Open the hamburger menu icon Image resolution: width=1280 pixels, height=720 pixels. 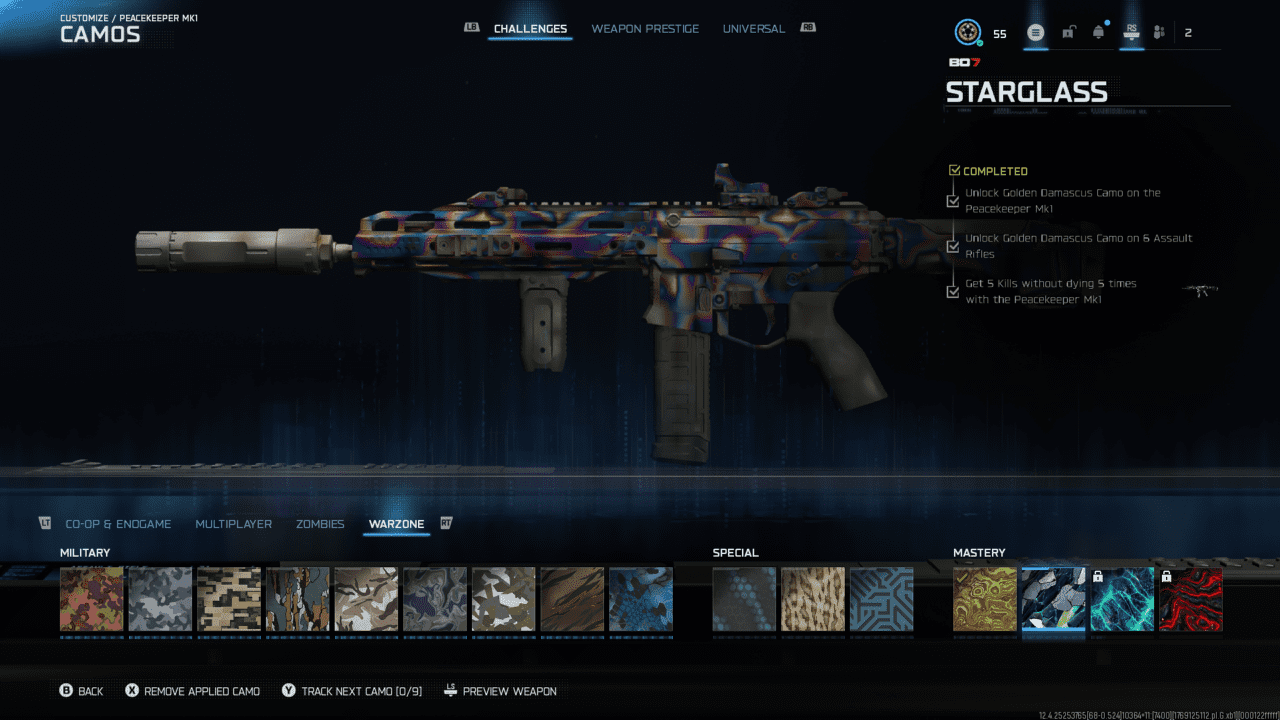[1036, 33]
